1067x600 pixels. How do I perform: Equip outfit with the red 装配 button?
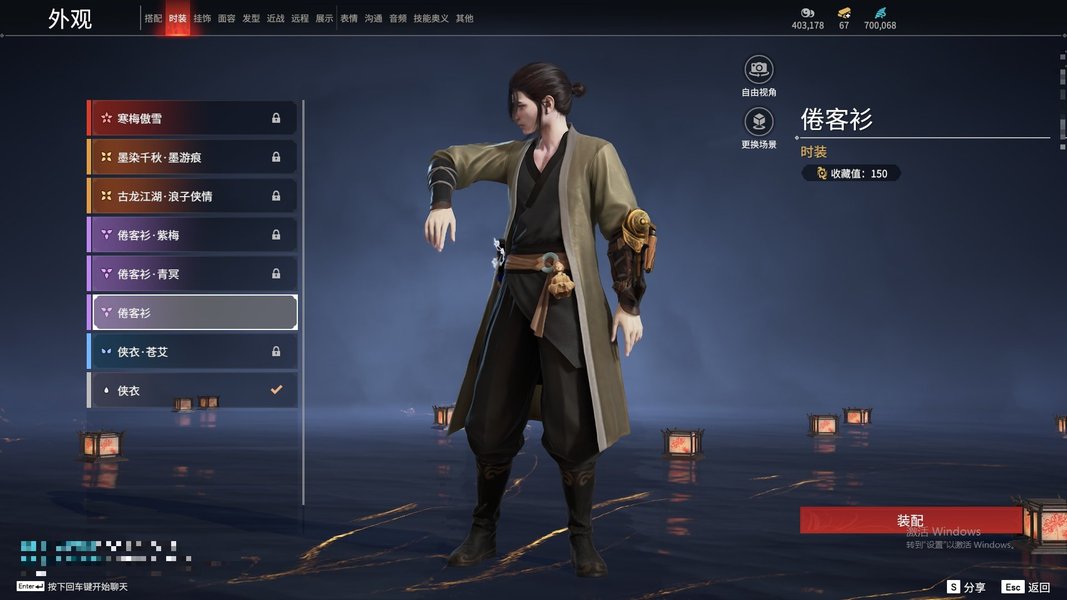pyautogui.click(x=910, y=521)
